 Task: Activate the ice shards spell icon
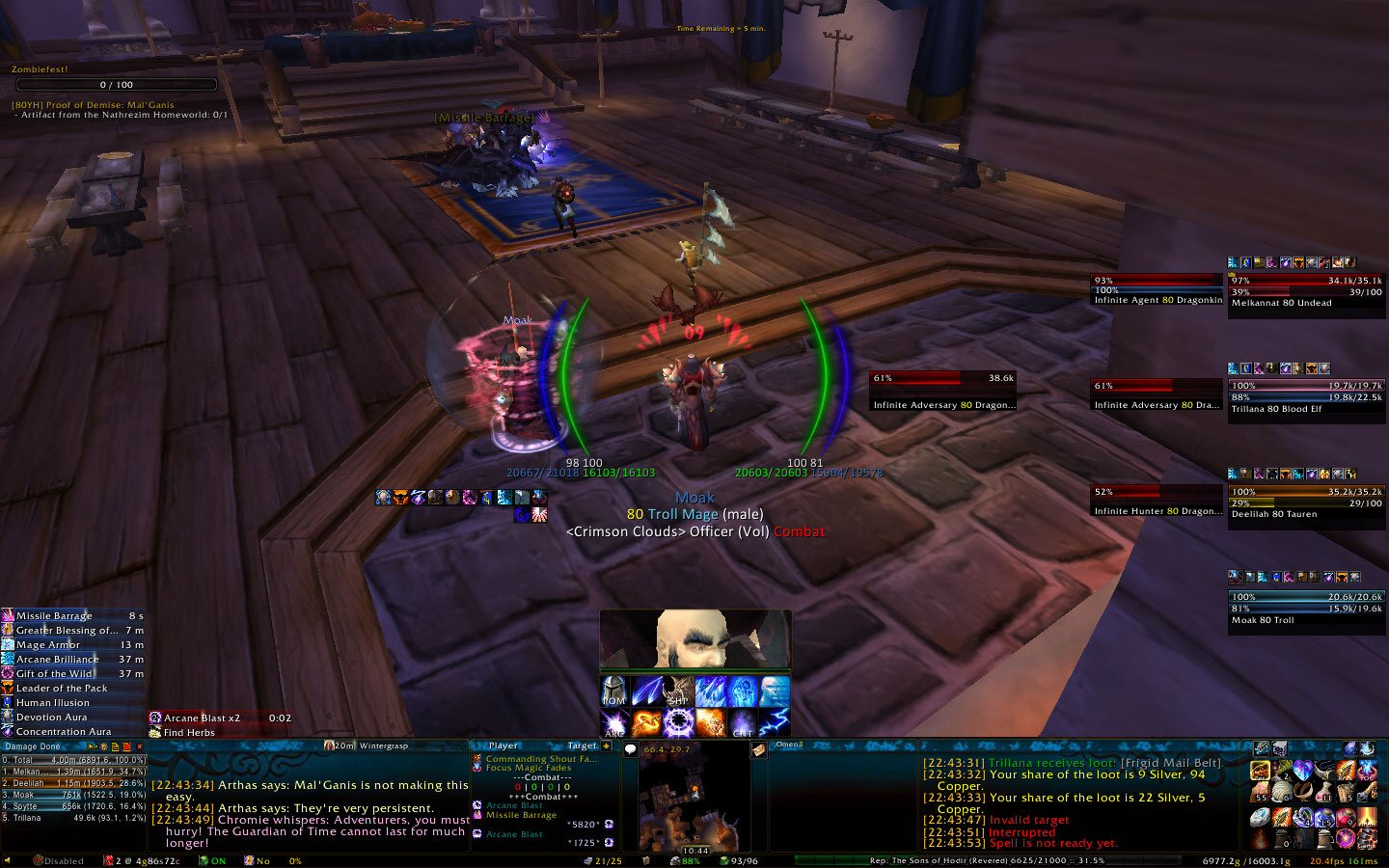(x=711, y=691)
